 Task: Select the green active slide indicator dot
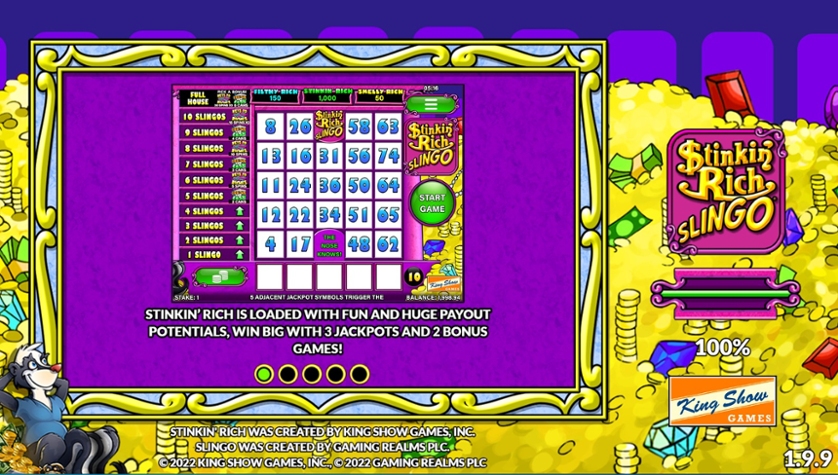tap(264, 374)
